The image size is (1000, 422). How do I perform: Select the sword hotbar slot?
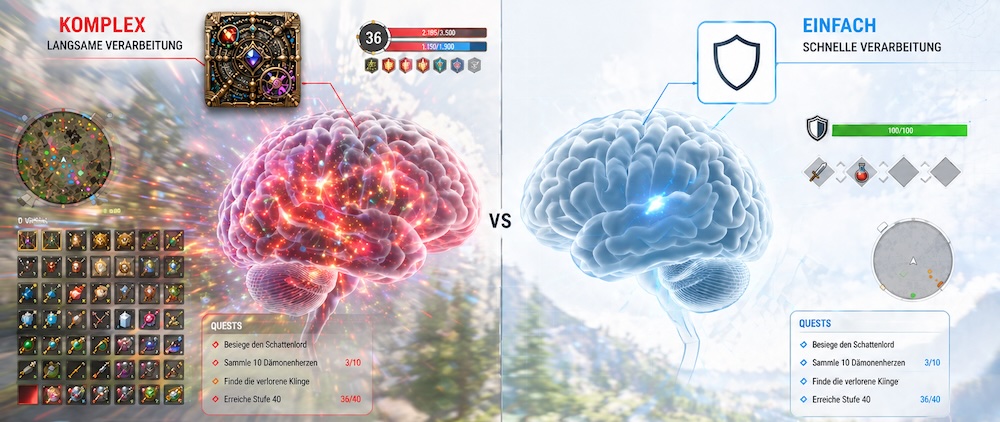coord(819,172)
